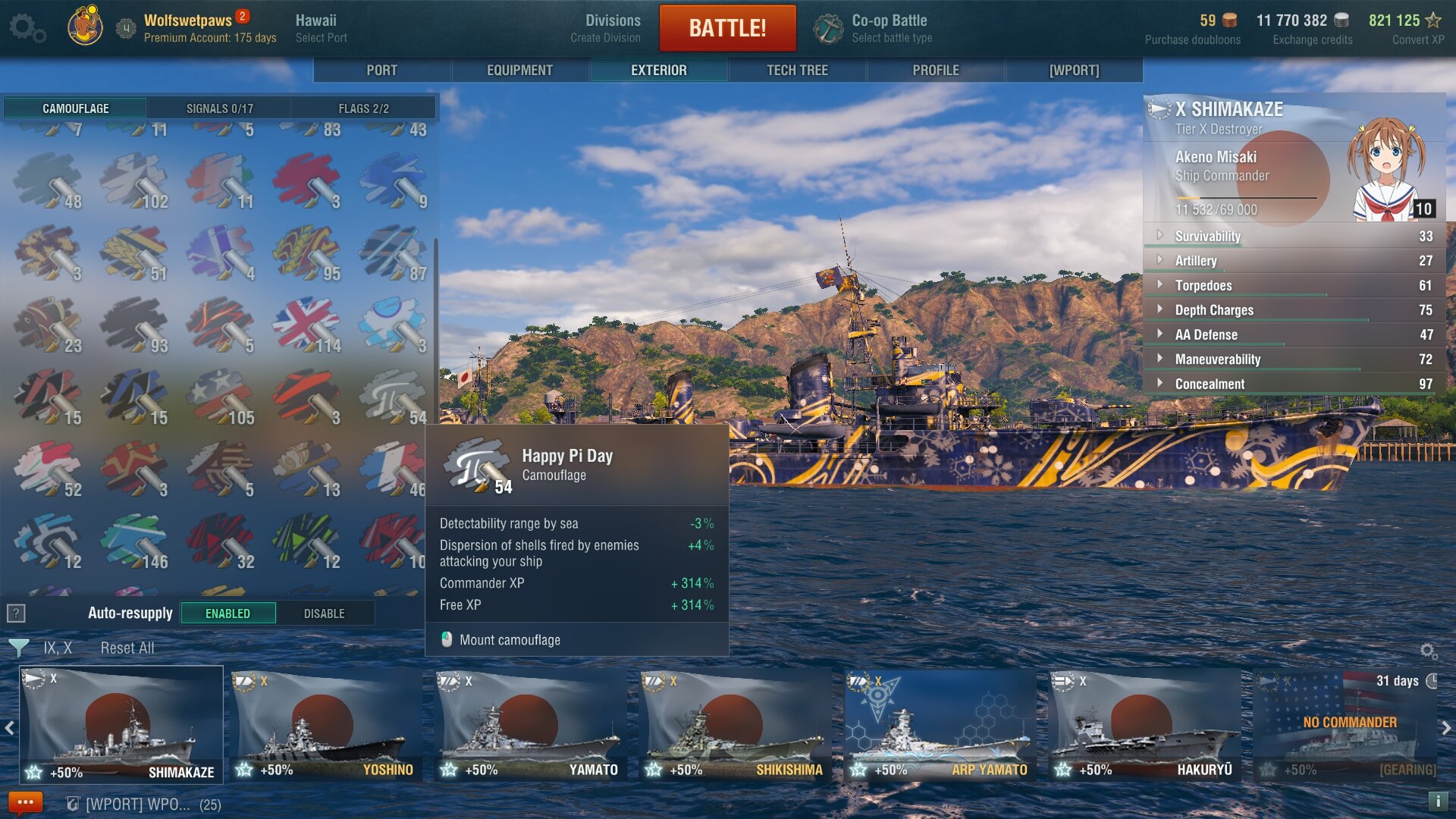1456x819 pixels.
Task: Expand the Torpedoes stats row
Action: 1203,286
